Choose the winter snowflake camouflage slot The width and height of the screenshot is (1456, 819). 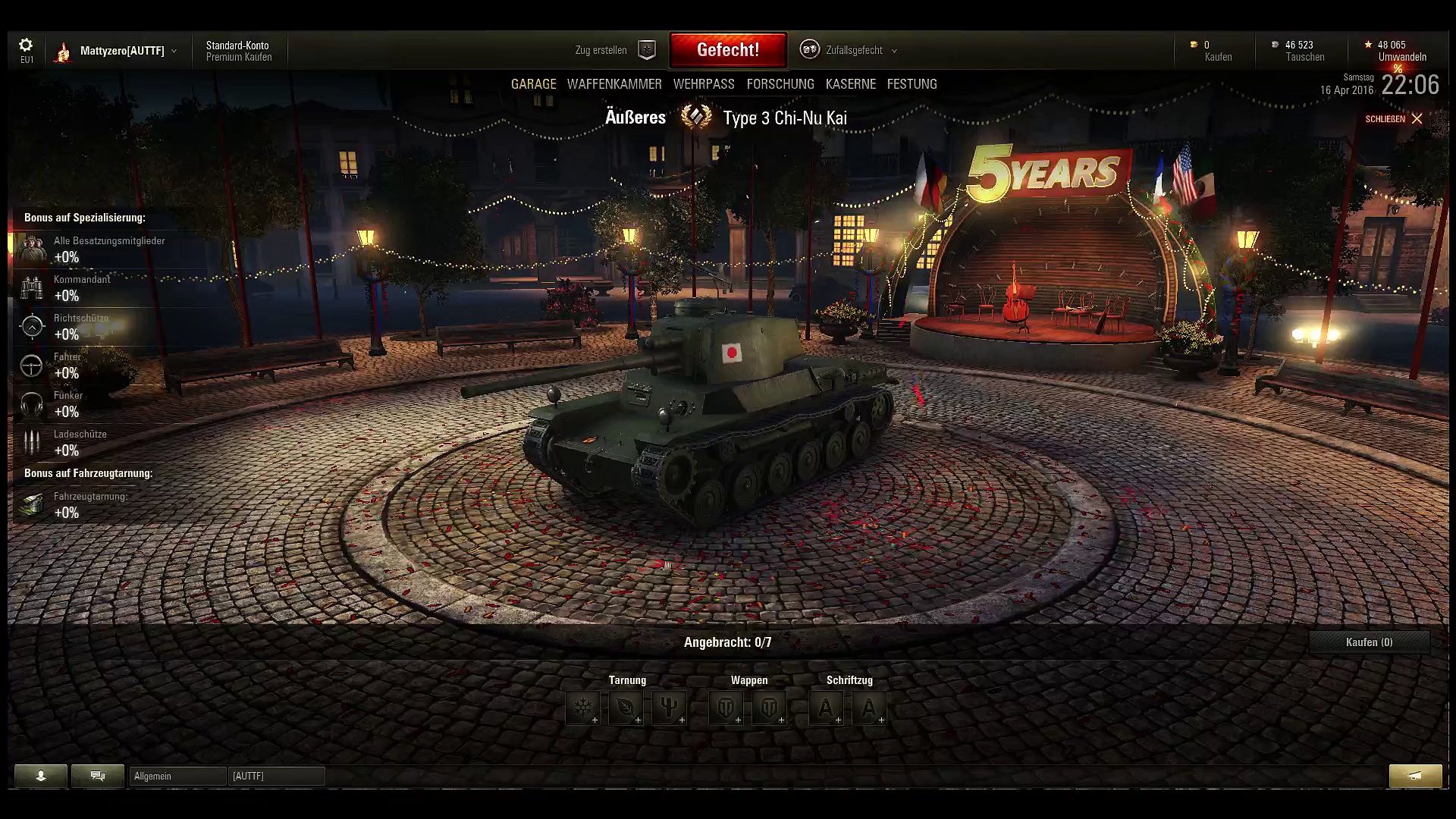coord(582,708)
